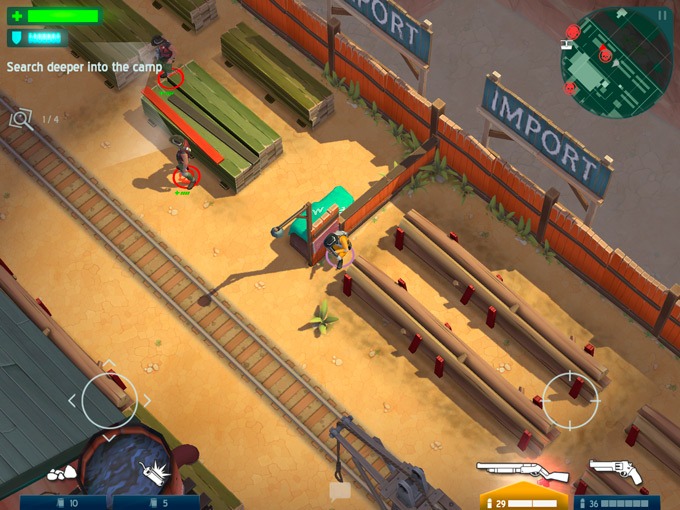Viewport: 680px width, 510px height.
Task: Open the chat speech bubble
Action: [340, 490]
